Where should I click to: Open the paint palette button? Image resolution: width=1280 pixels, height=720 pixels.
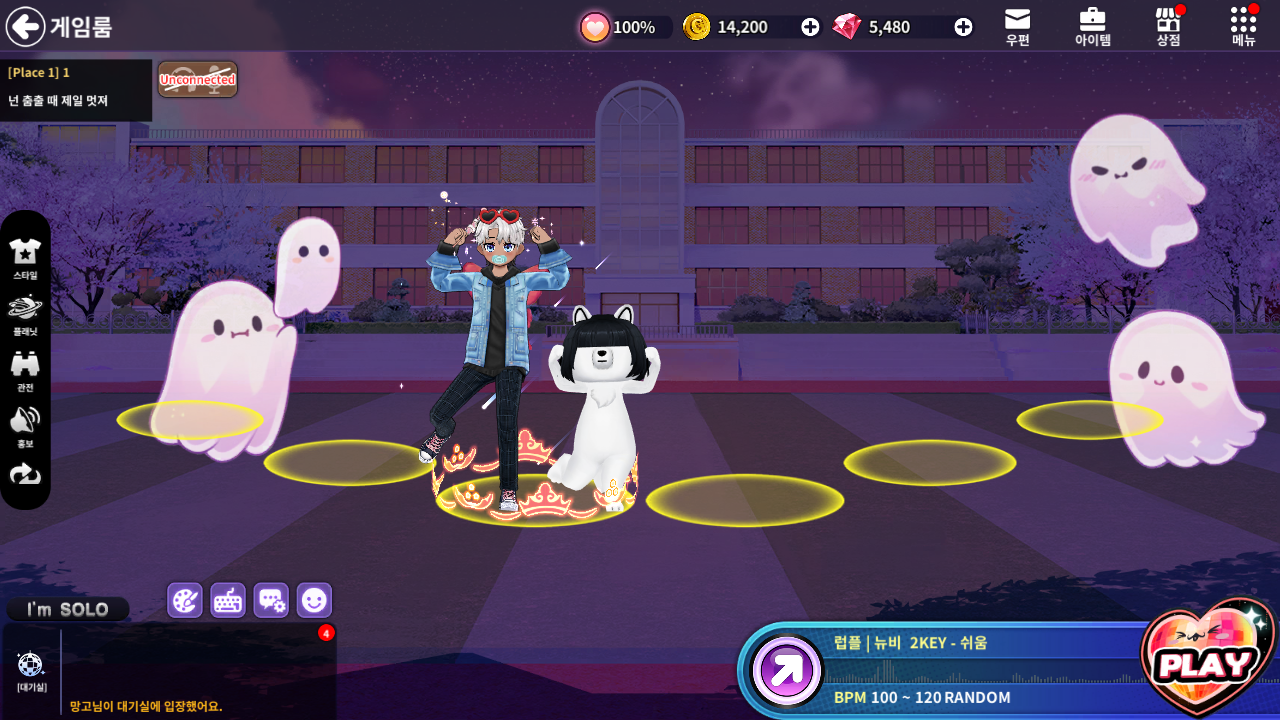pyautogui.click(x=185, y=600)
